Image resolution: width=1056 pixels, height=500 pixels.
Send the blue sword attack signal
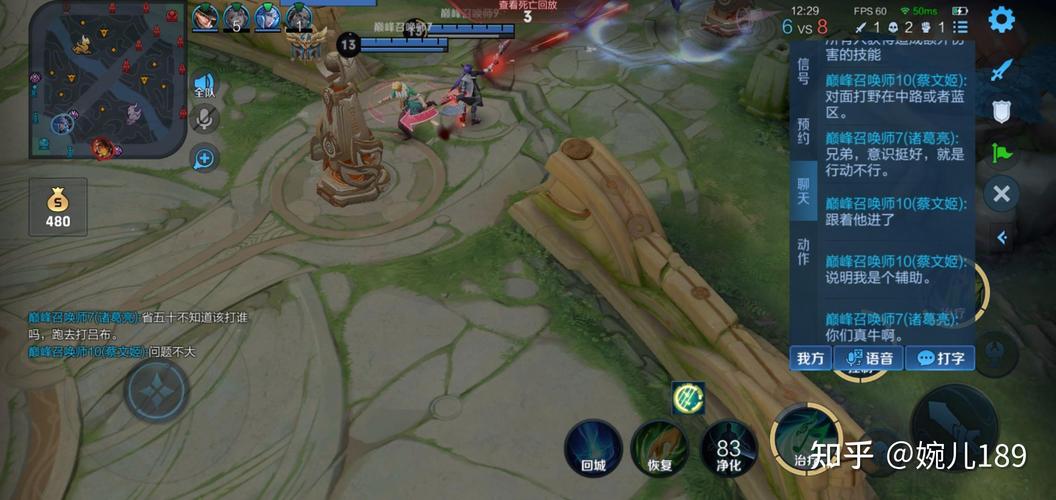1002,70
